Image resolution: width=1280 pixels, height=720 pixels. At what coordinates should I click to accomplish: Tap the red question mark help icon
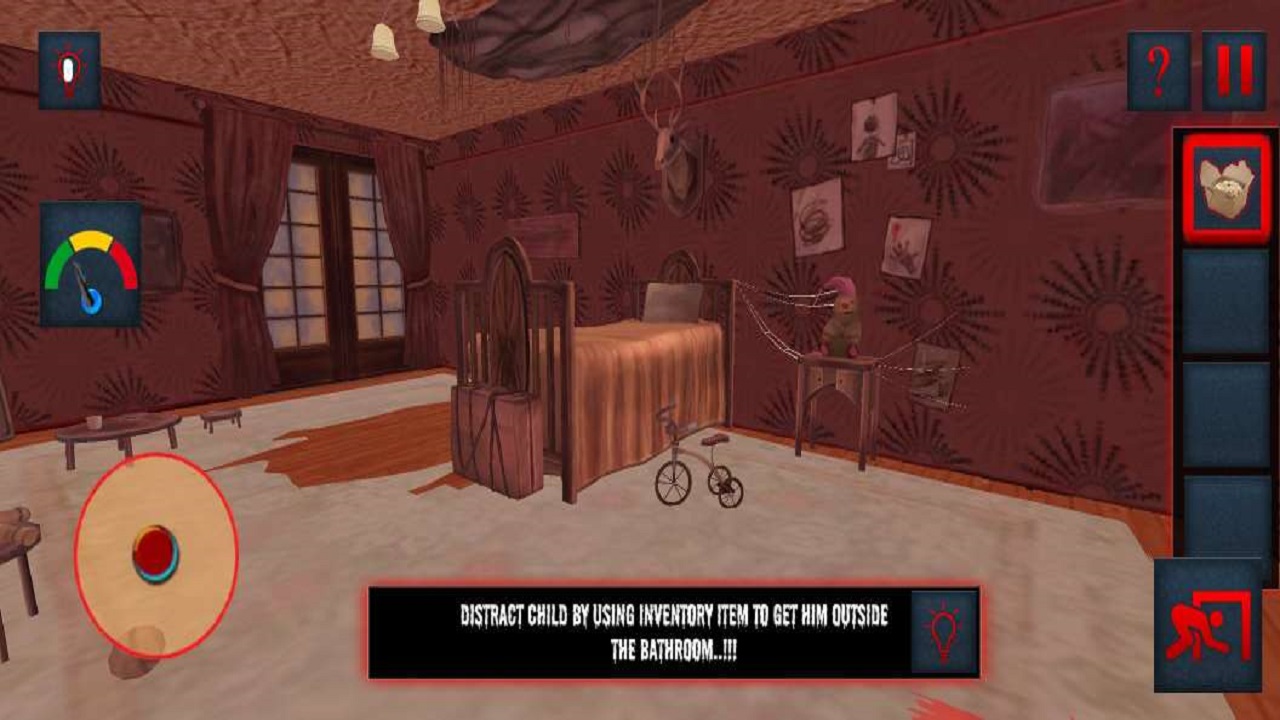click(x=1158, y=70)
